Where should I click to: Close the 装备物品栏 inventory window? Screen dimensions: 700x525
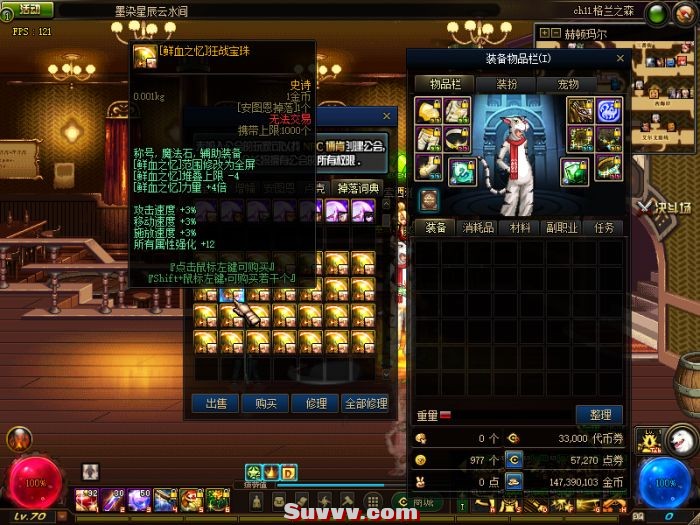tap(619, 58)
